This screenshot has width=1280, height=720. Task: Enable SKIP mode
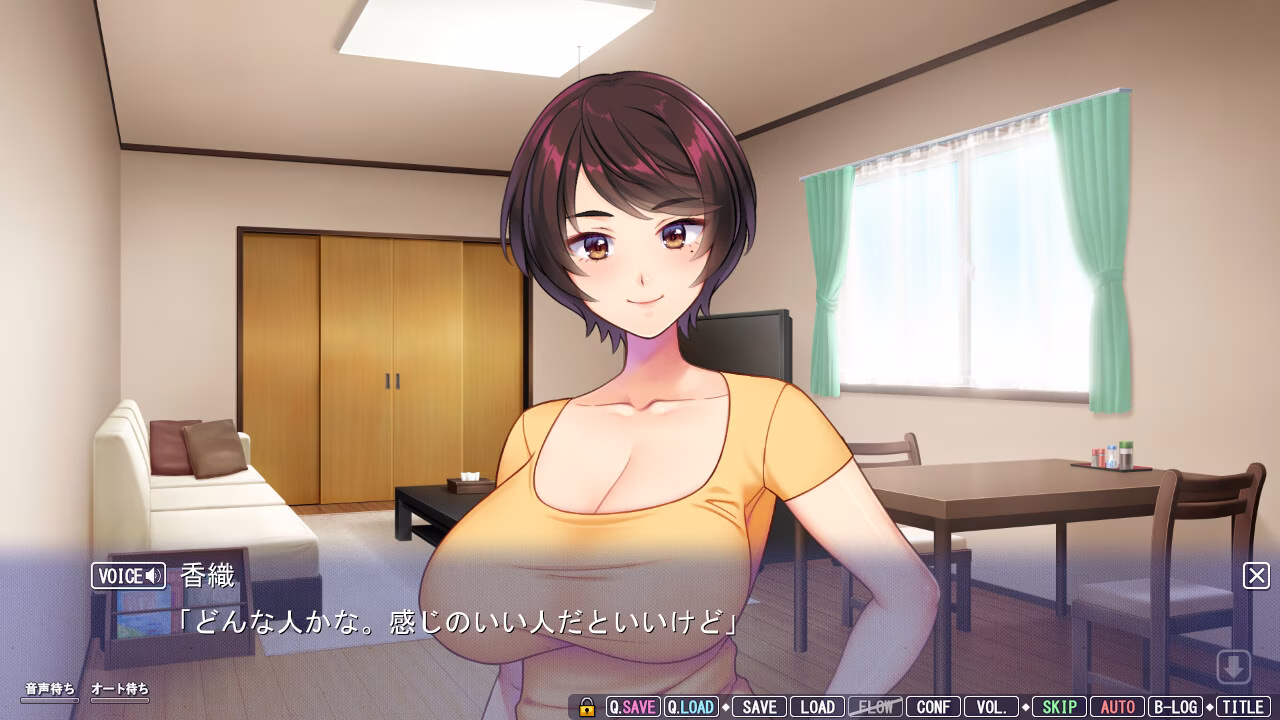coord(1060,706)
